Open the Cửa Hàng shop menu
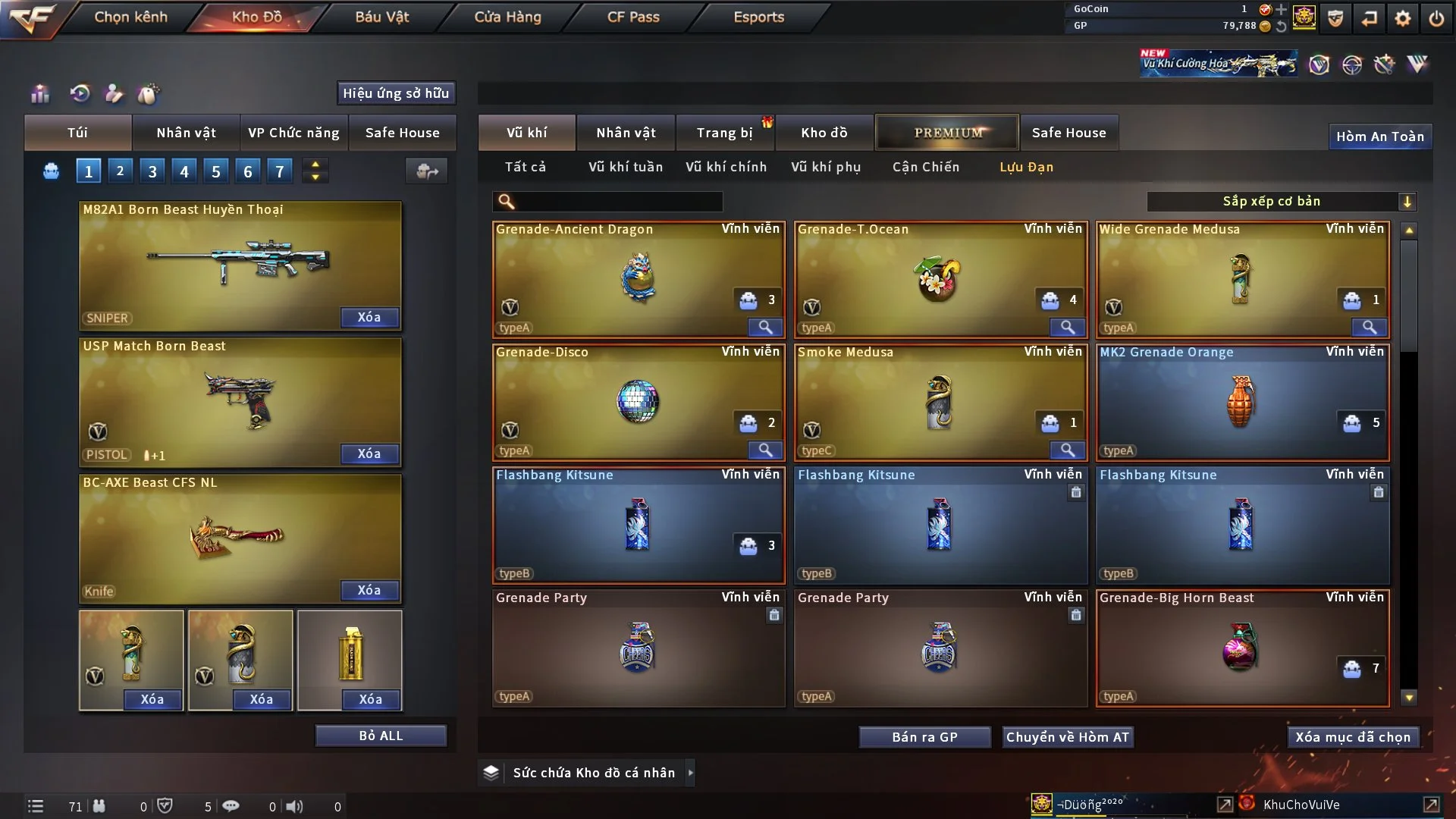This screenshot has height=819, width=1456. click(507, 17)
